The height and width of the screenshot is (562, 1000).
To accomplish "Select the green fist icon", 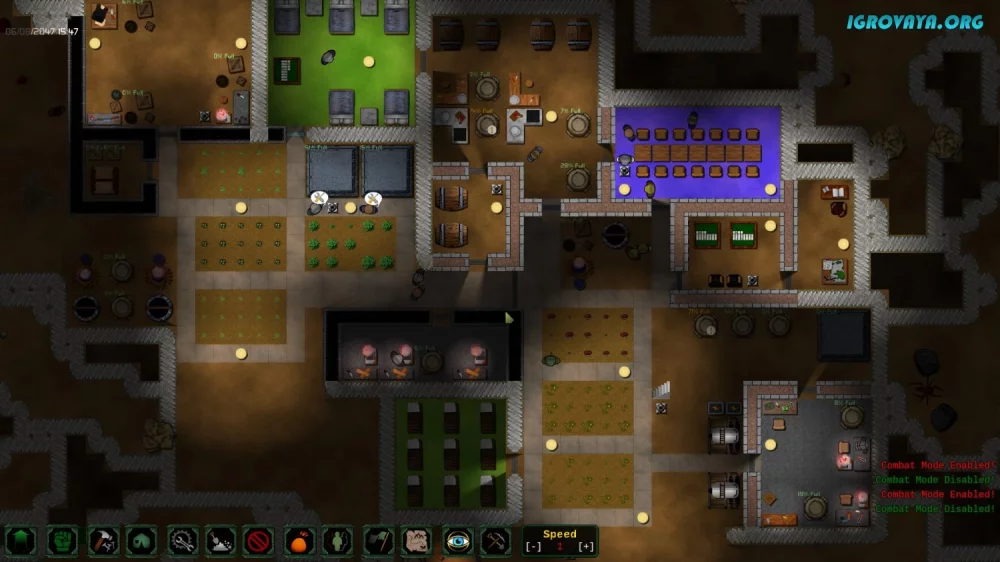I will coord(62,541).
